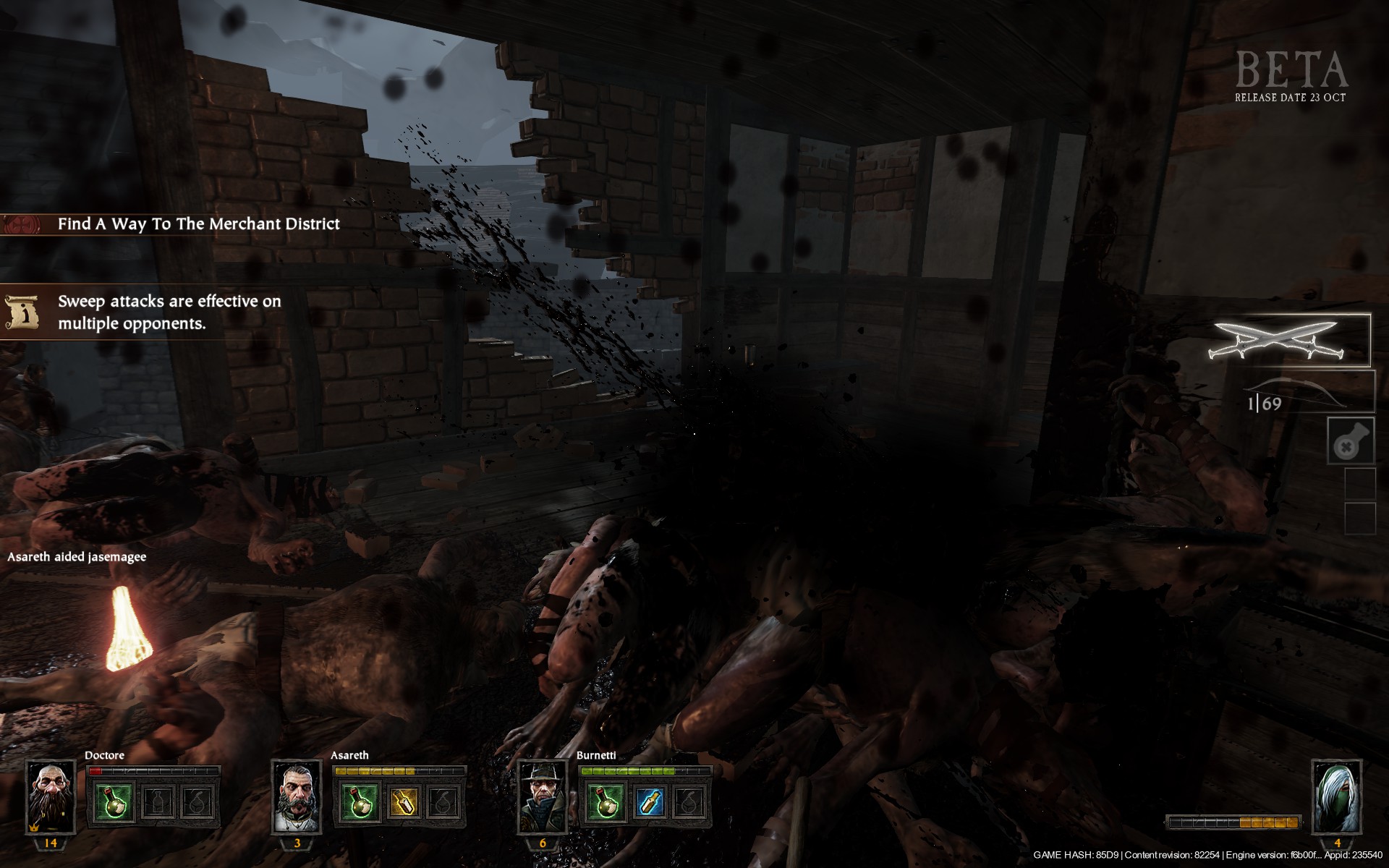1389x868 pixels.
Task: Select Doctore's green healing potion slot
Action: point(115,801)
